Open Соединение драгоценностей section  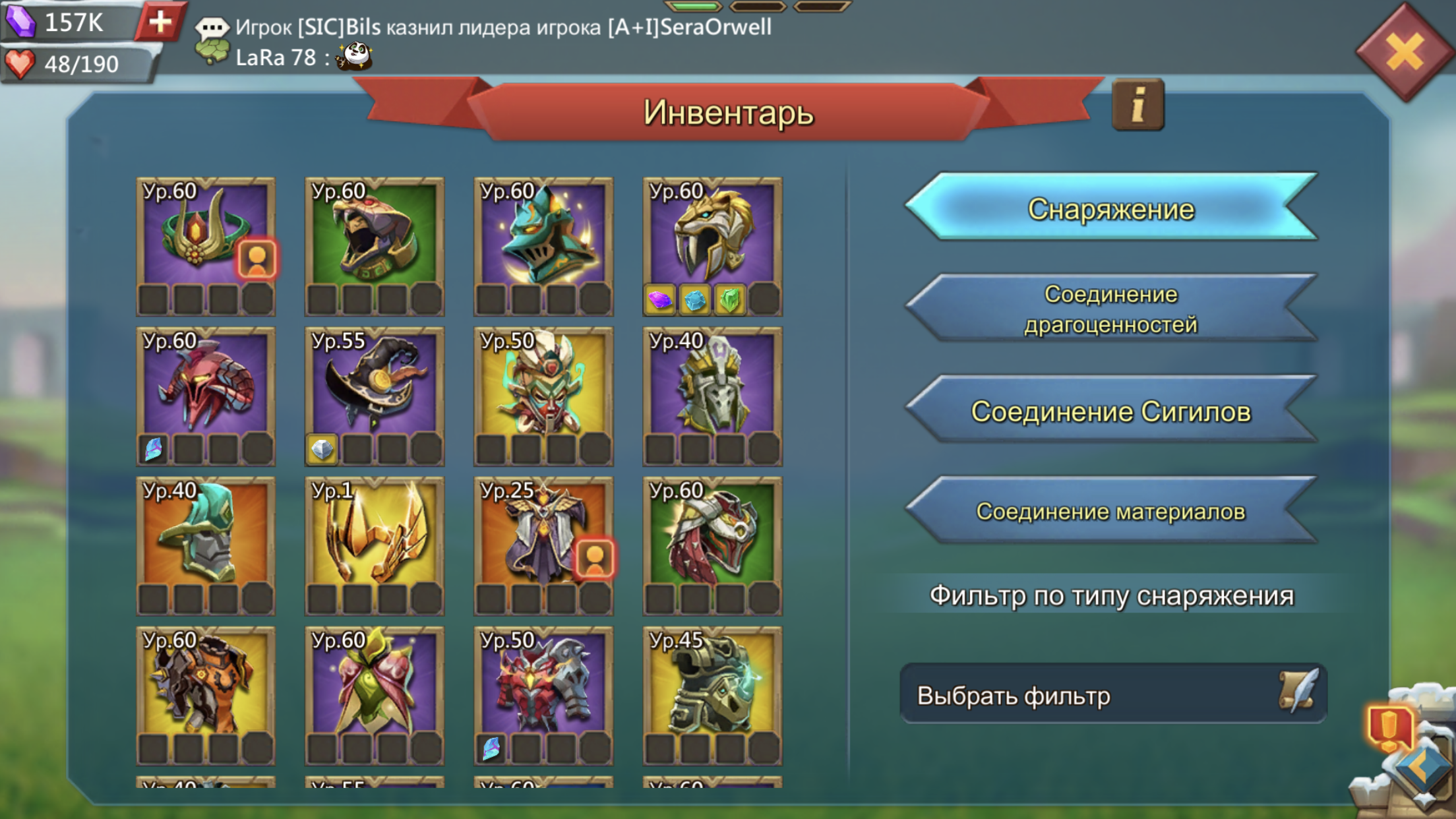point(1111,309)
